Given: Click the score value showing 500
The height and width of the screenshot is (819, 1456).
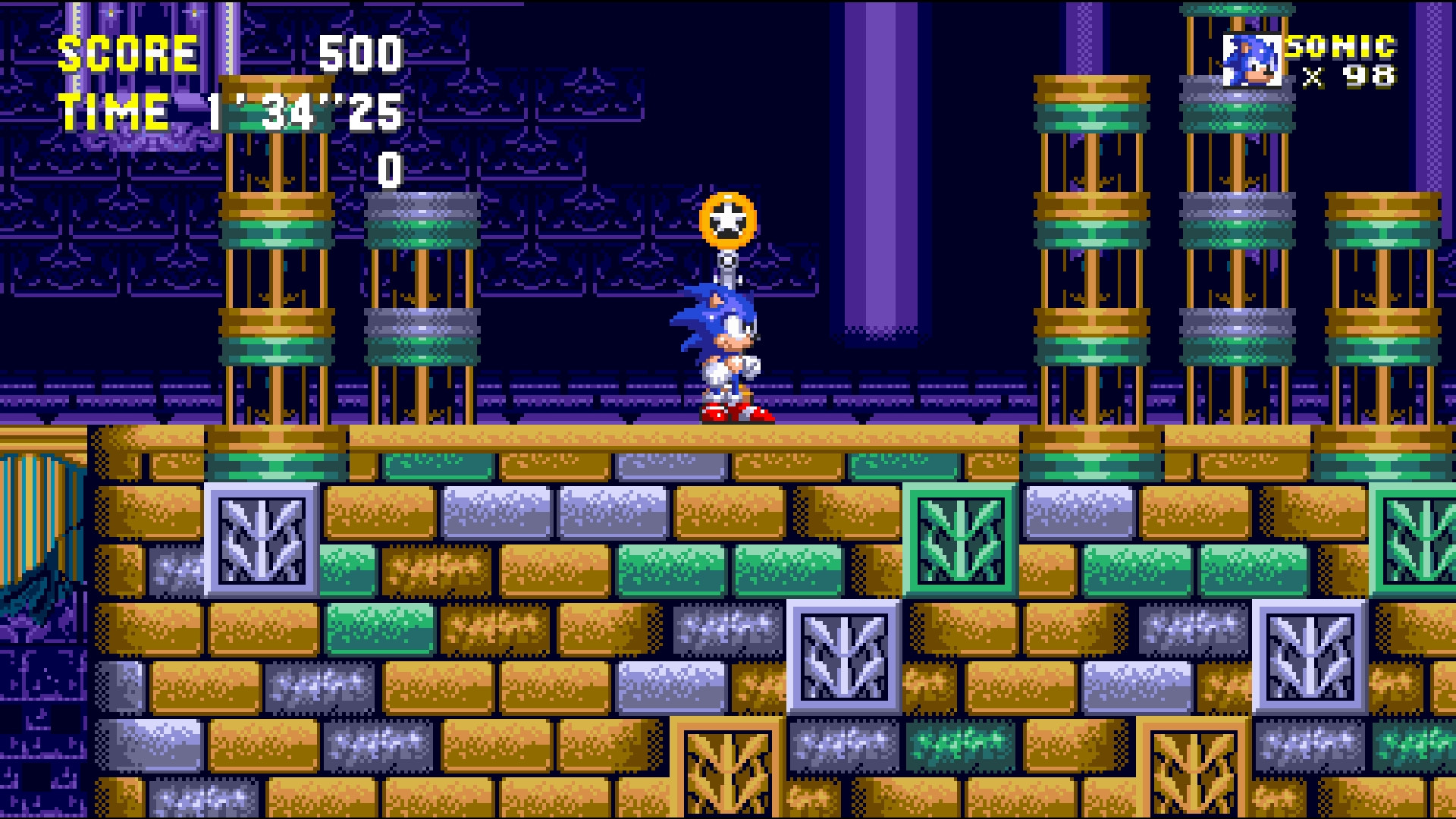Looking at the screenshot, I should point(360,53).
